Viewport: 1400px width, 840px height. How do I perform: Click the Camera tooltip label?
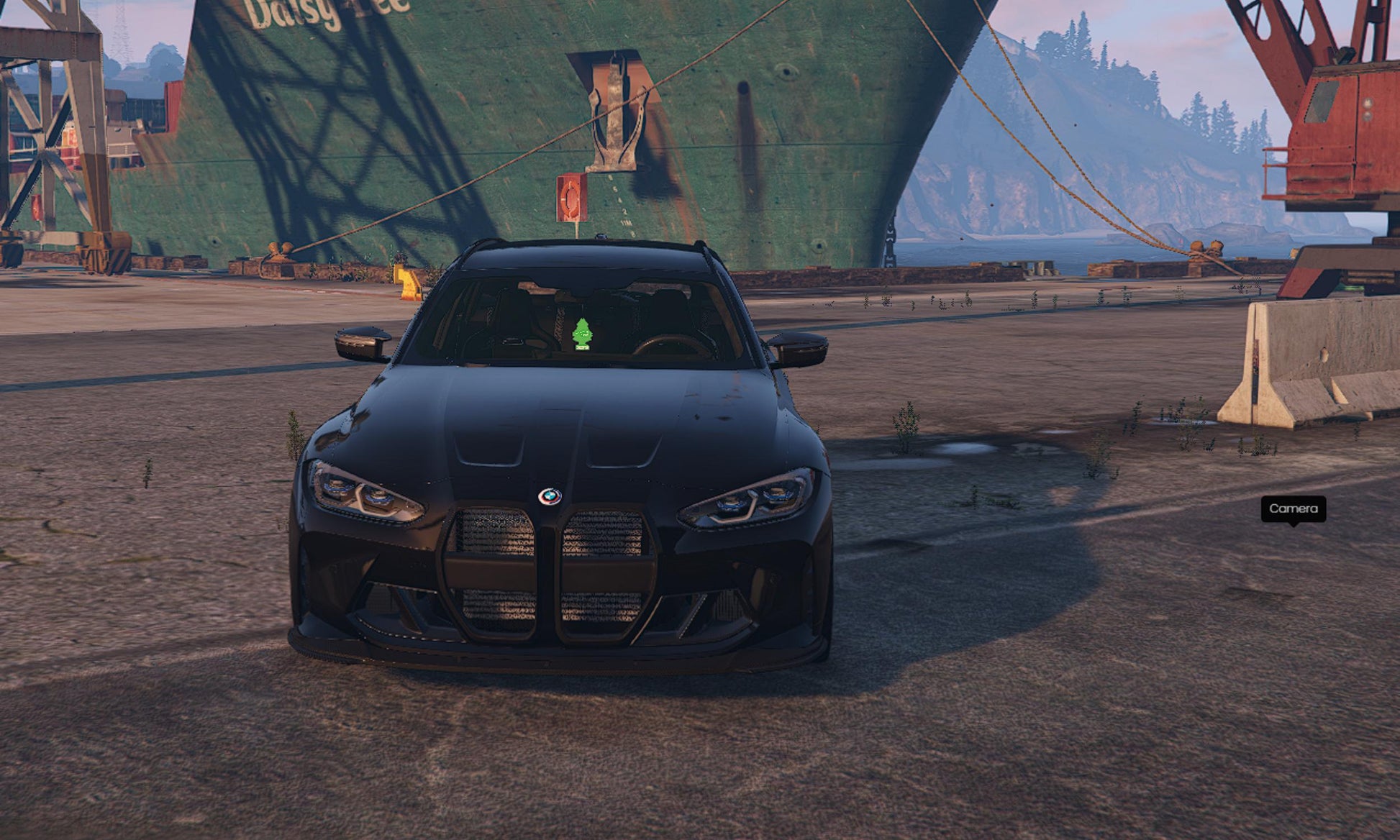pyautogui.click(x=1293, y=508)
